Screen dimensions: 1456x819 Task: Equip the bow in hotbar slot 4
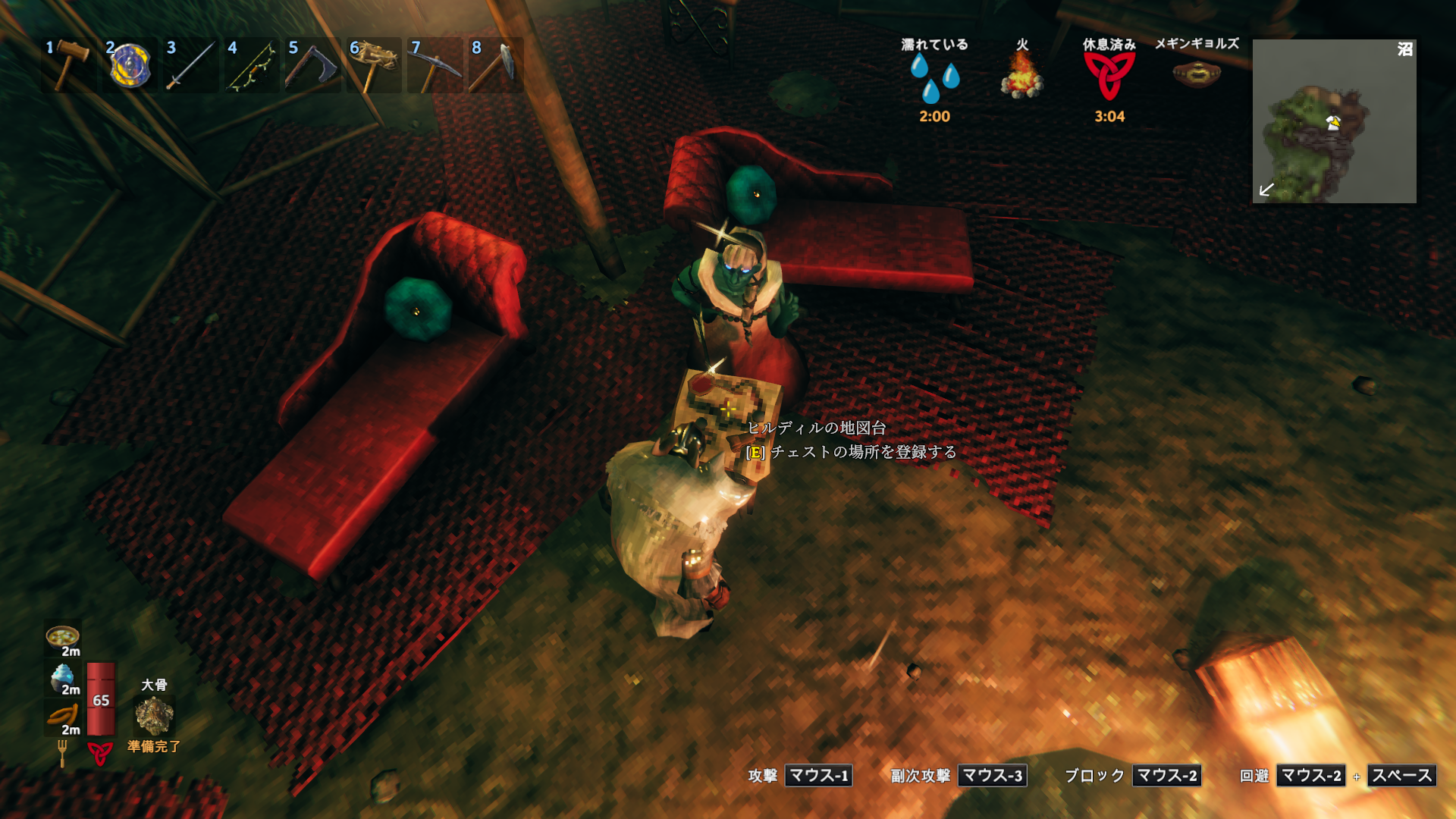(x=253, y=65)
